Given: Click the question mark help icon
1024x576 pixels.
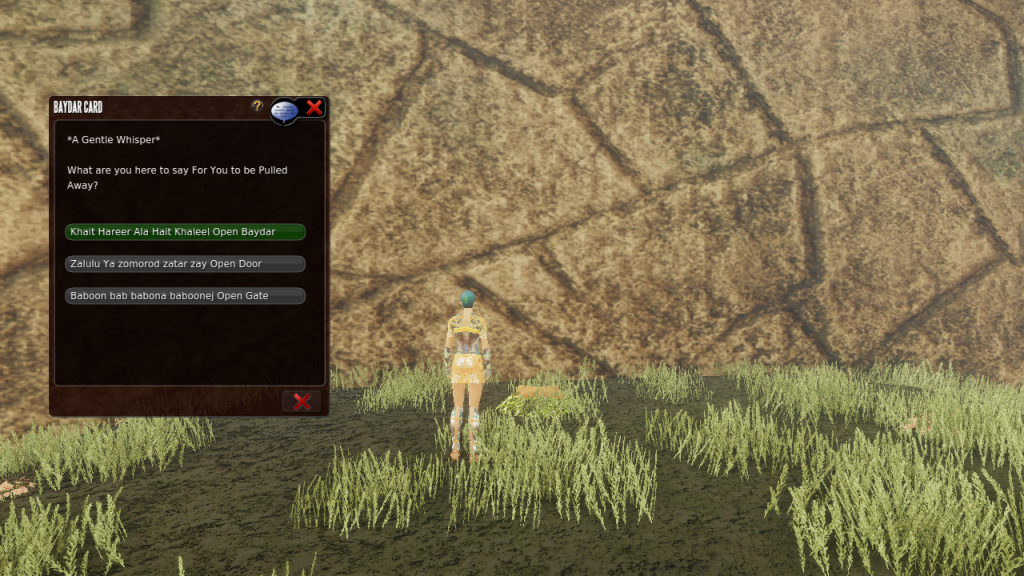Looking at the screenshot, I should 257,106.
